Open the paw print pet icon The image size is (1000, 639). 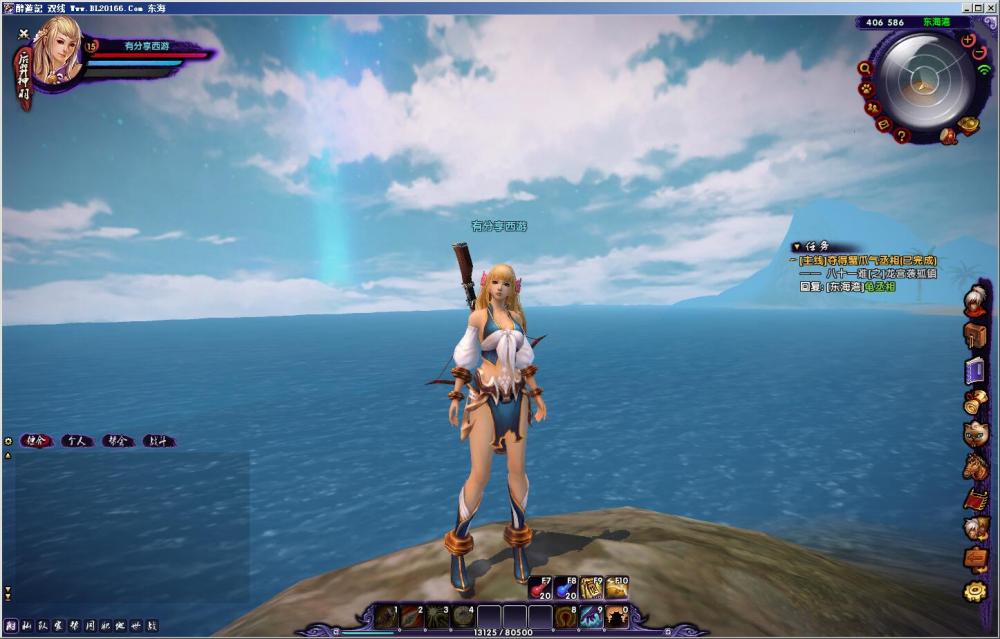click(867, 88)
